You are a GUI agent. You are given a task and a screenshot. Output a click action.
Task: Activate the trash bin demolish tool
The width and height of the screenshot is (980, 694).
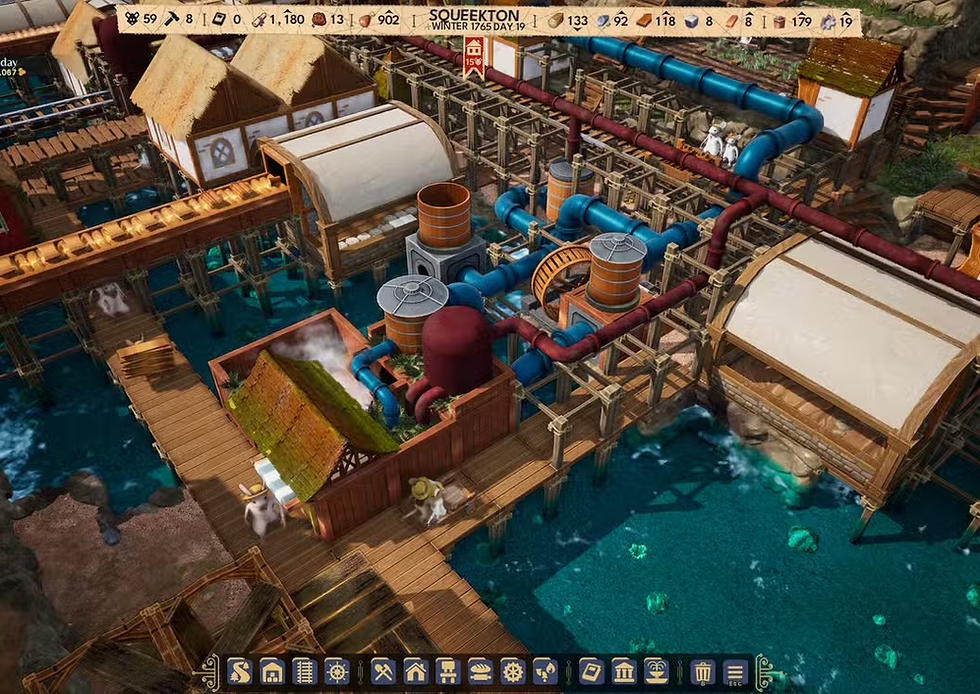click(x=703, y=671)
